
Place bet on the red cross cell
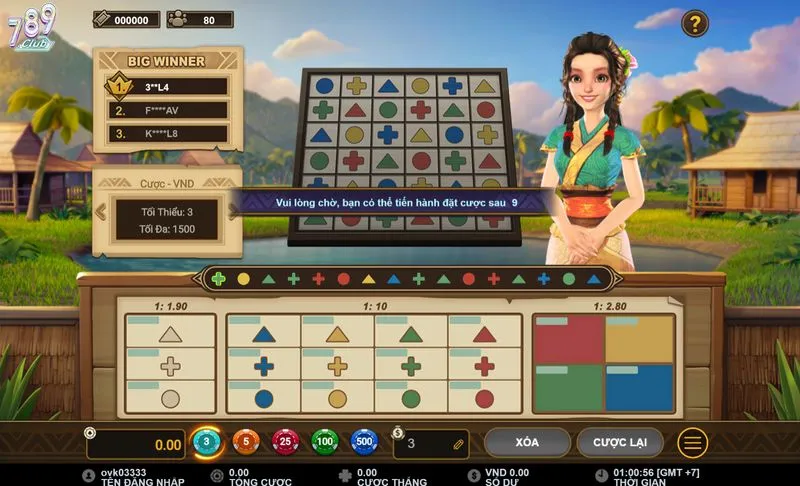485,366
